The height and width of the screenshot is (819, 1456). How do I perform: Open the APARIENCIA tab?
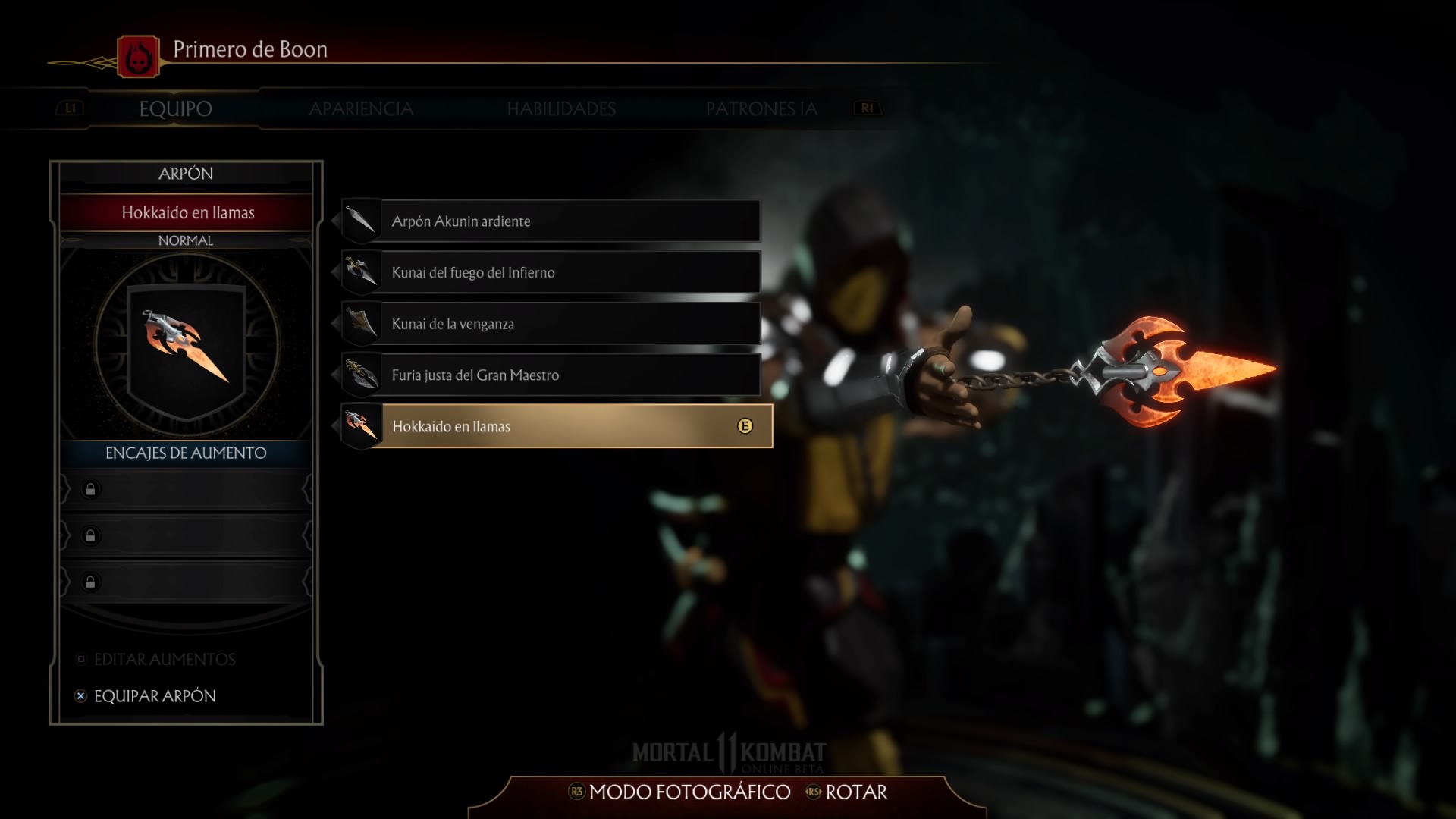click(361, 108)
